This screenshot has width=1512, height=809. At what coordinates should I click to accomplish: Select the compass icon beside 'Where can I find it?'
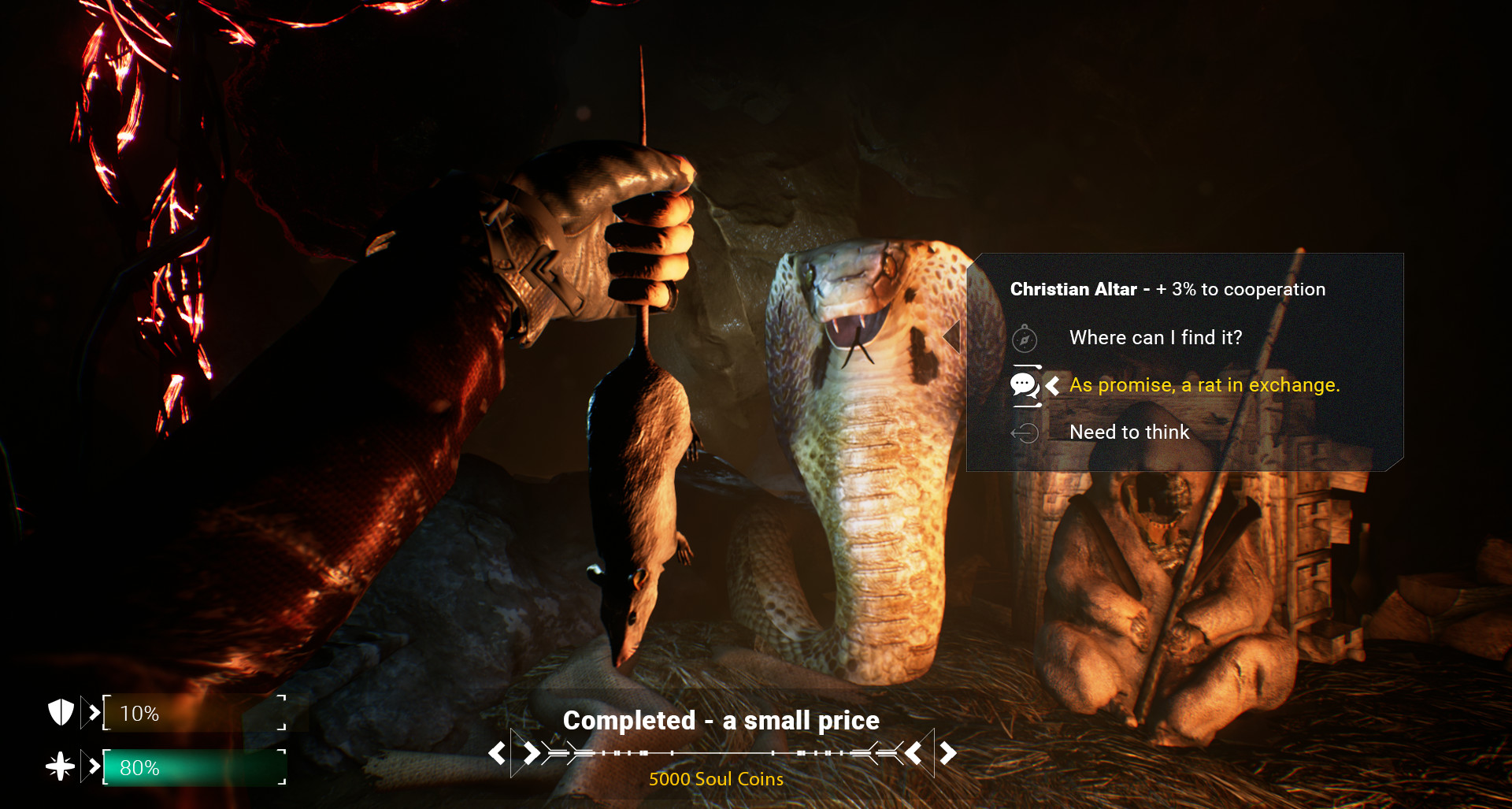(1024, 338)
